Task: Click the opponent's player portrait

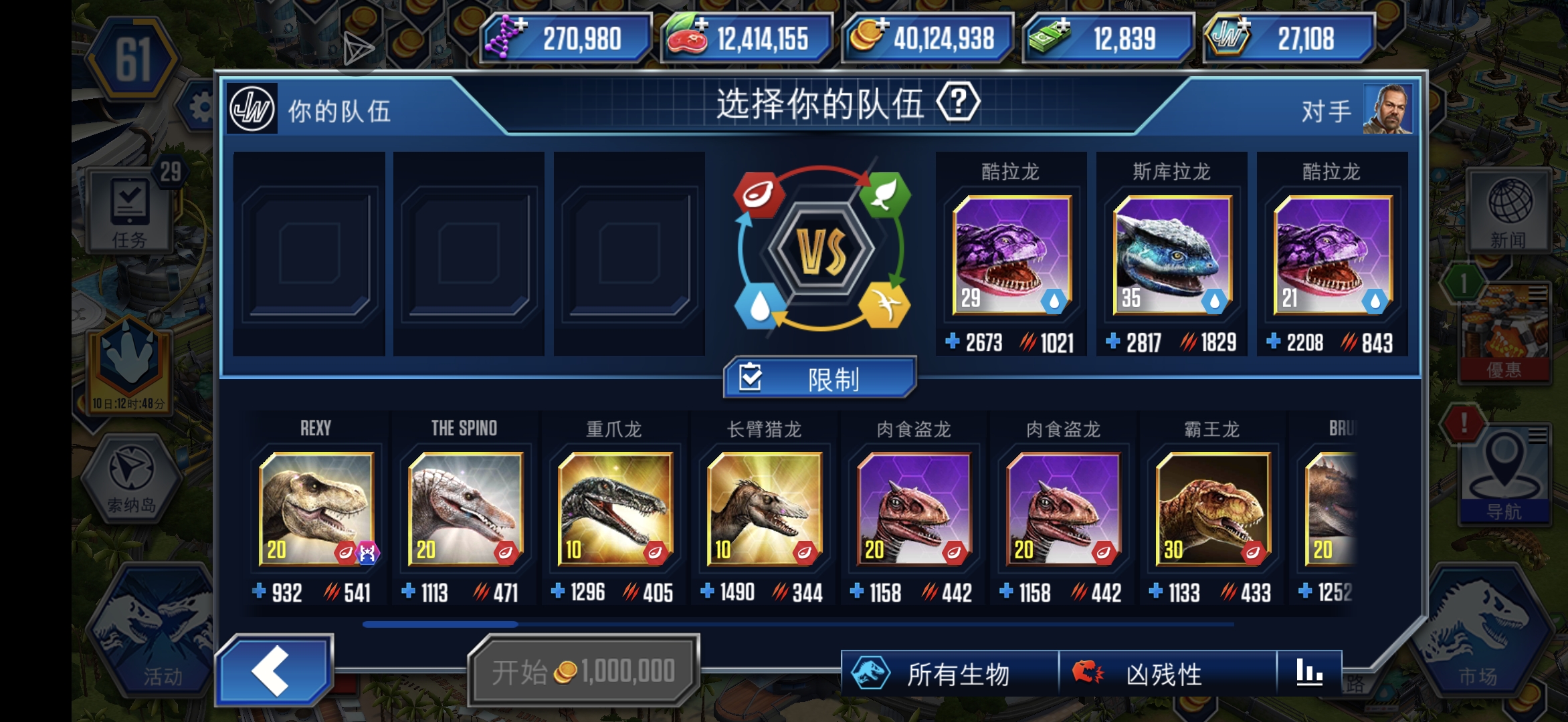Action: click(1389, 107)
